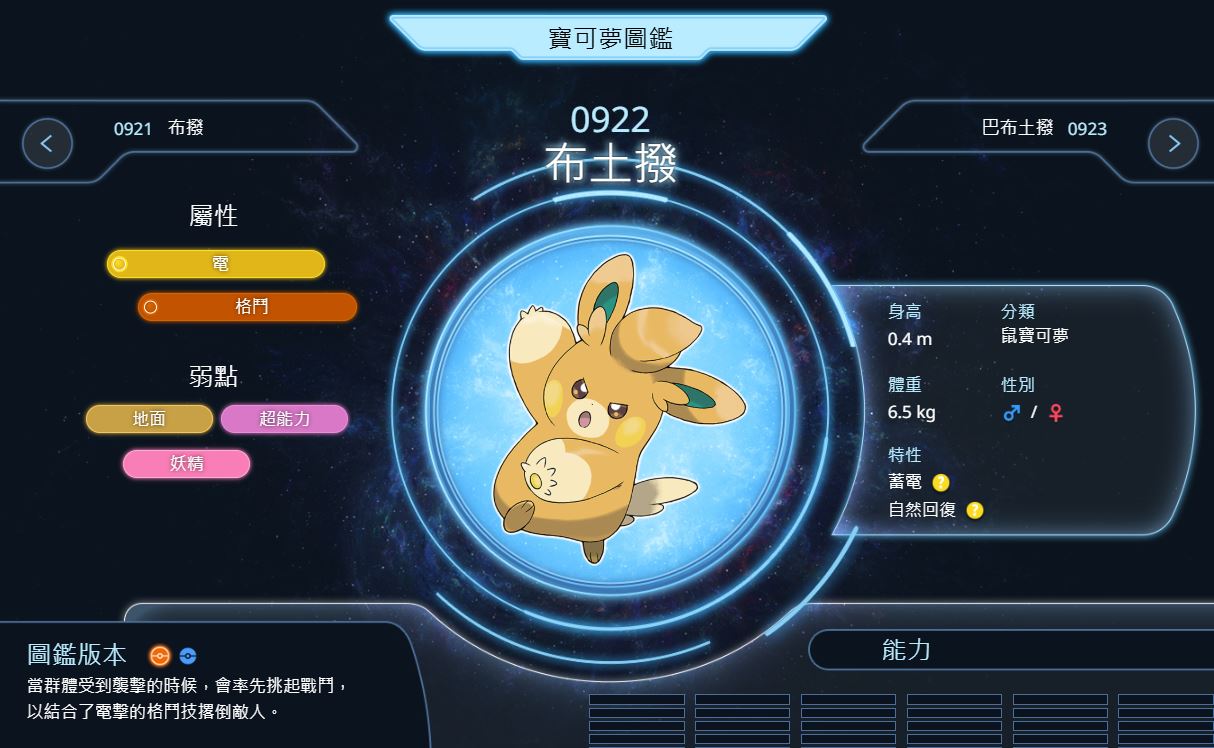Screen dimensions: 1214x748
Task: Show help for the 蓄電 ability
Action: tap(941, 482)
